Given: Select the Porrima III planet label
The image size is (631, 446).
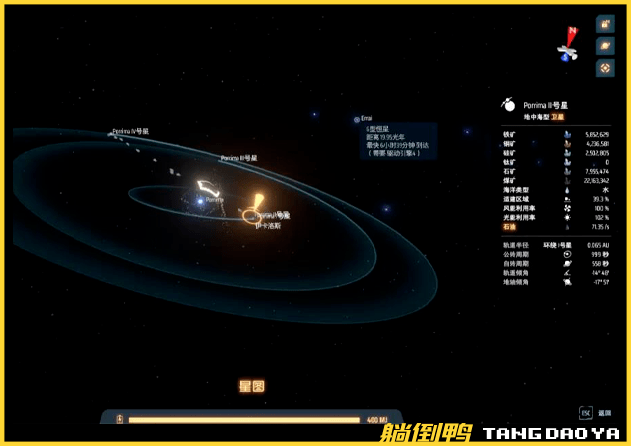Looking at the screenshot, I should (x=239, y=158).
